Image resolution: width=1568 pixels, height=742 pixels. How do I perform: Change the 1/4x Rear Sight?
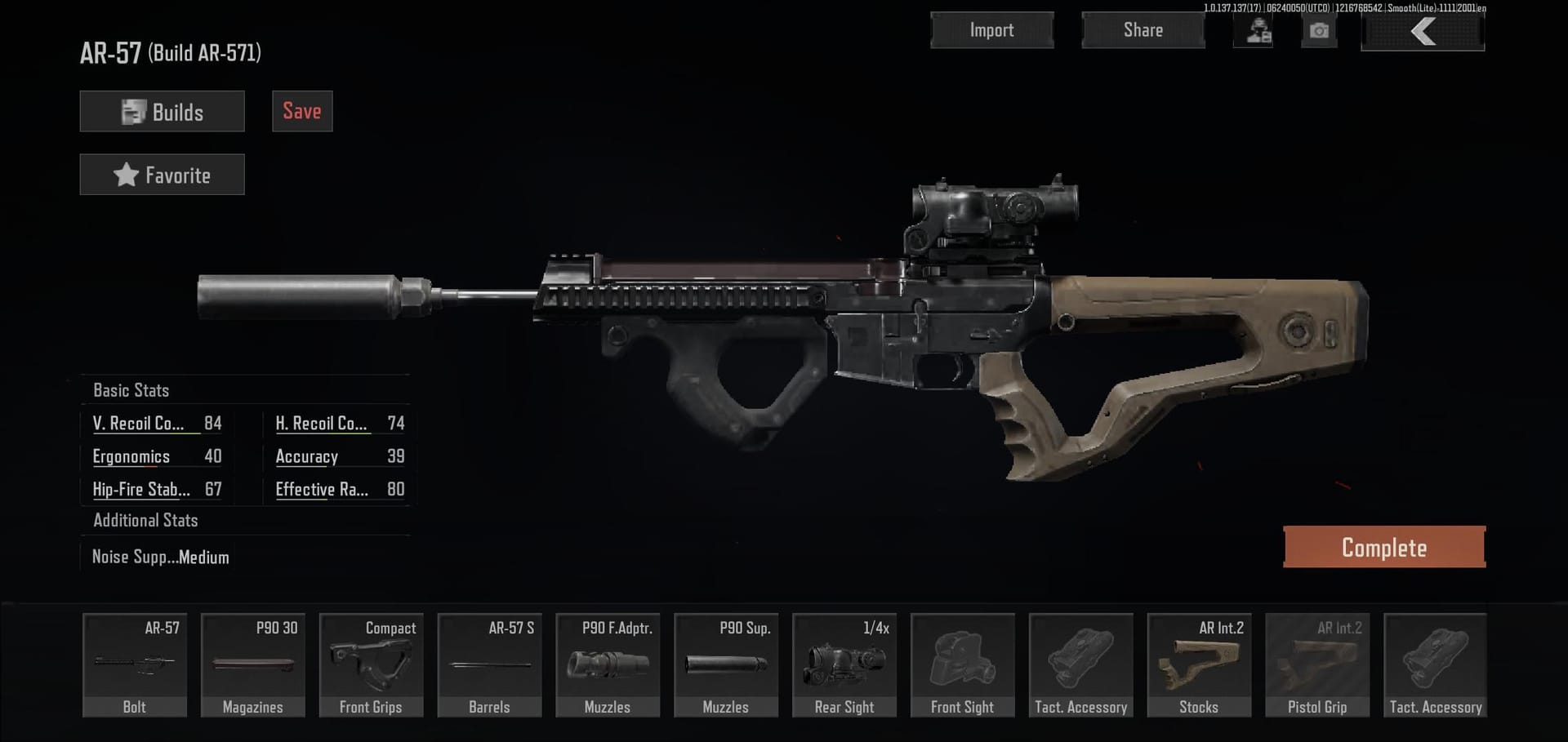coord(844,665)
